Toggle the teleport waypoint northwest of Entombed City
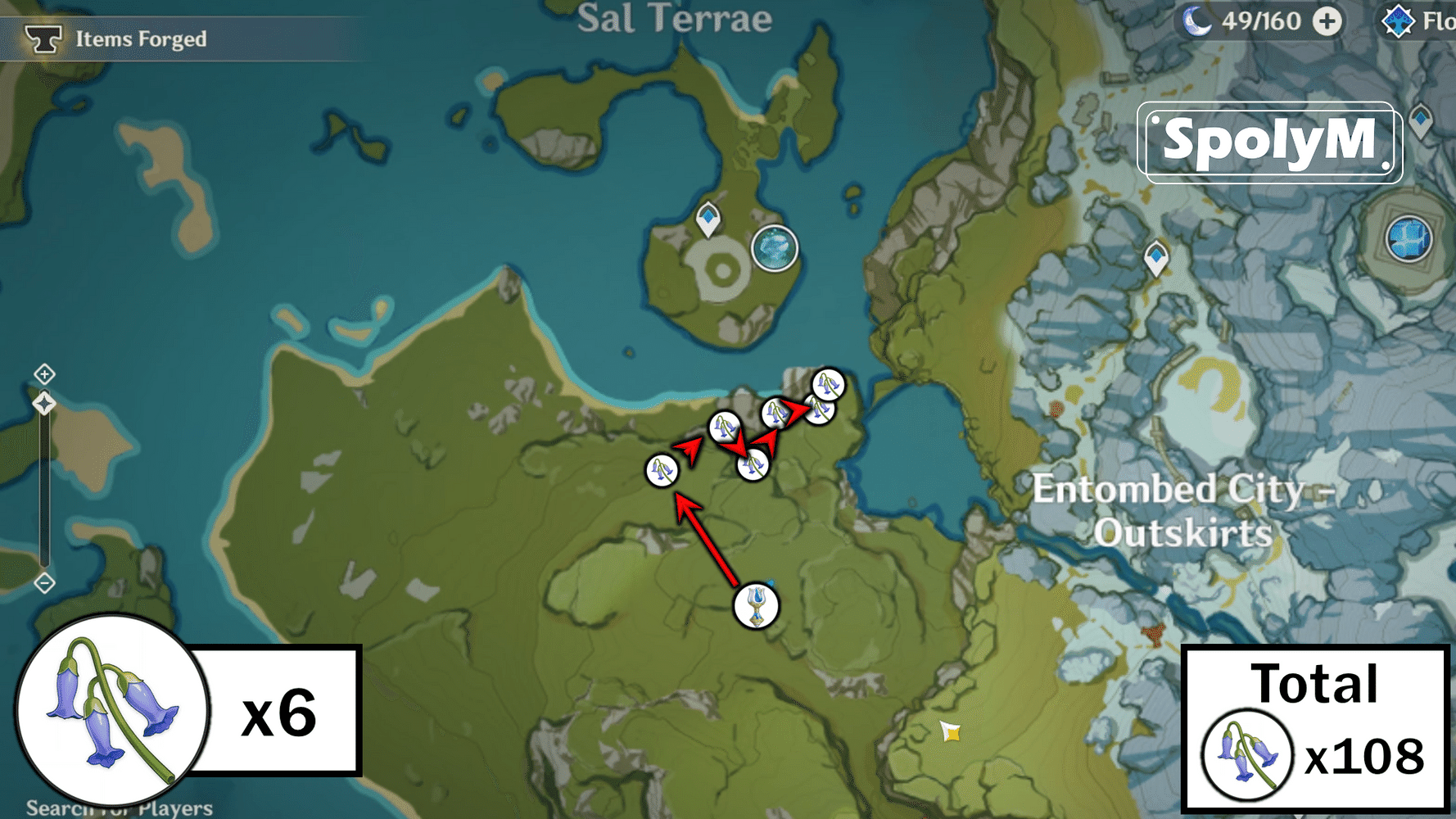This screenshot has width=1456, height=819. (x=1156, y=256)
